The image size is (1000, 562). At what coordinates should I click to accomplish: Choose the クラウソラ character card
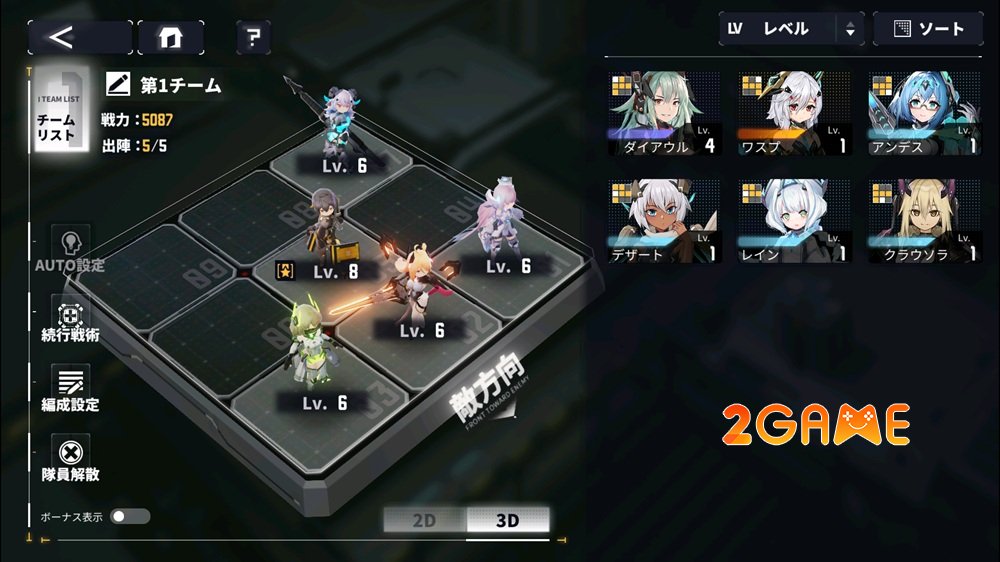pos(924,221)
